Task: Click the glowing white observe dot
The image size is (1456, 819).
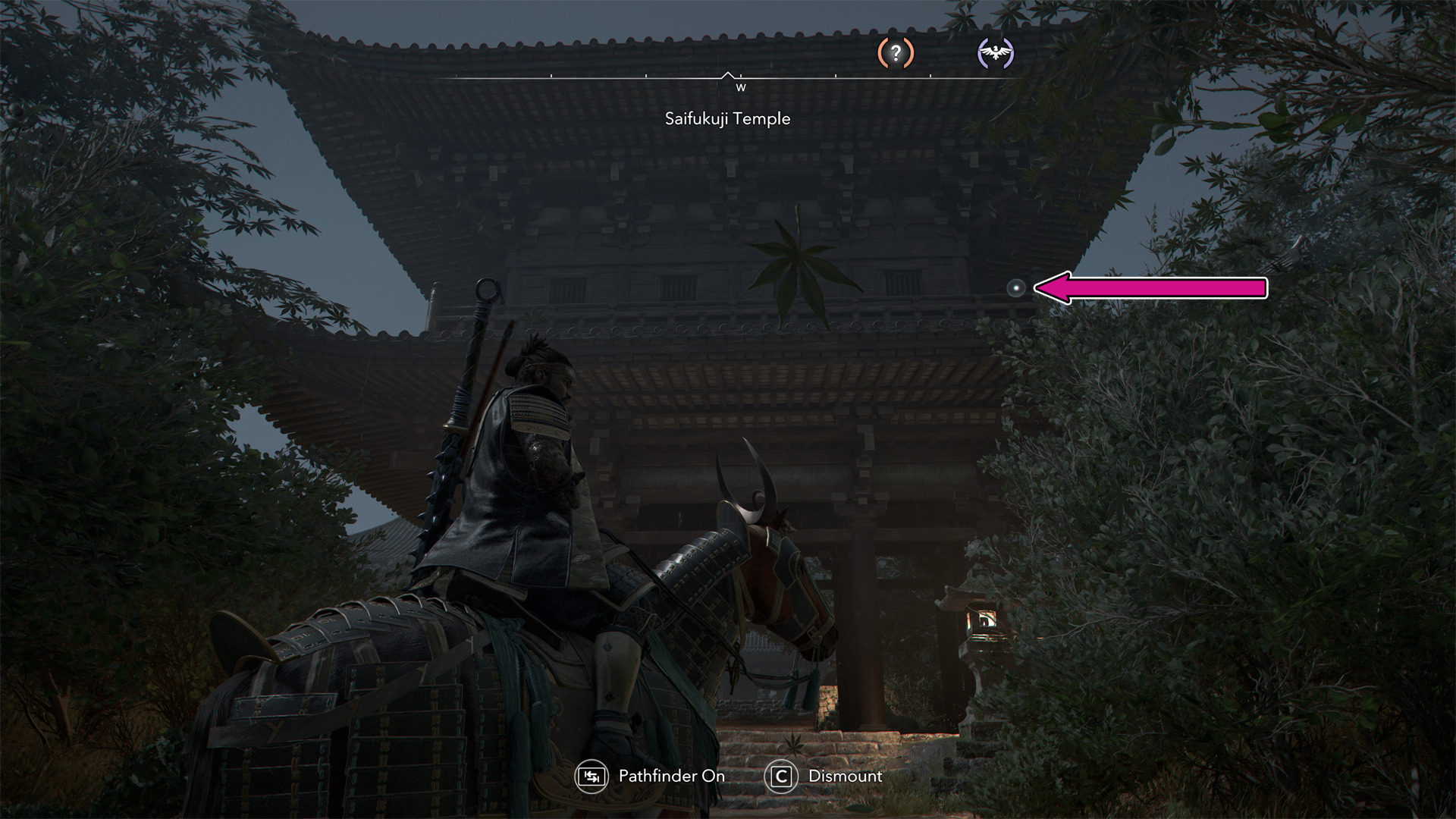Action: point(1016,287)
